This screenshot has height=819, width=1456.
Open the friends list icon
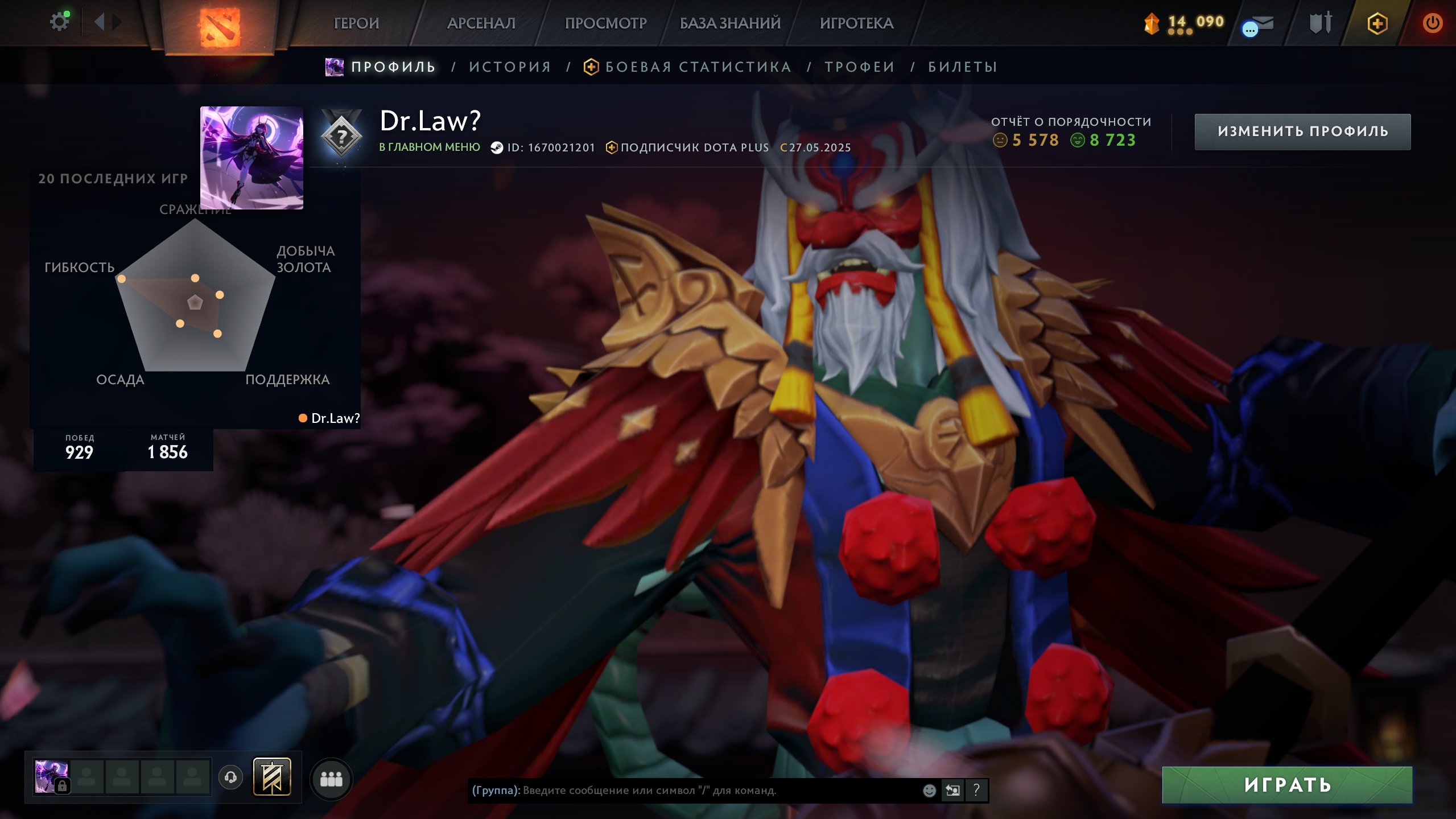(332, 780)
